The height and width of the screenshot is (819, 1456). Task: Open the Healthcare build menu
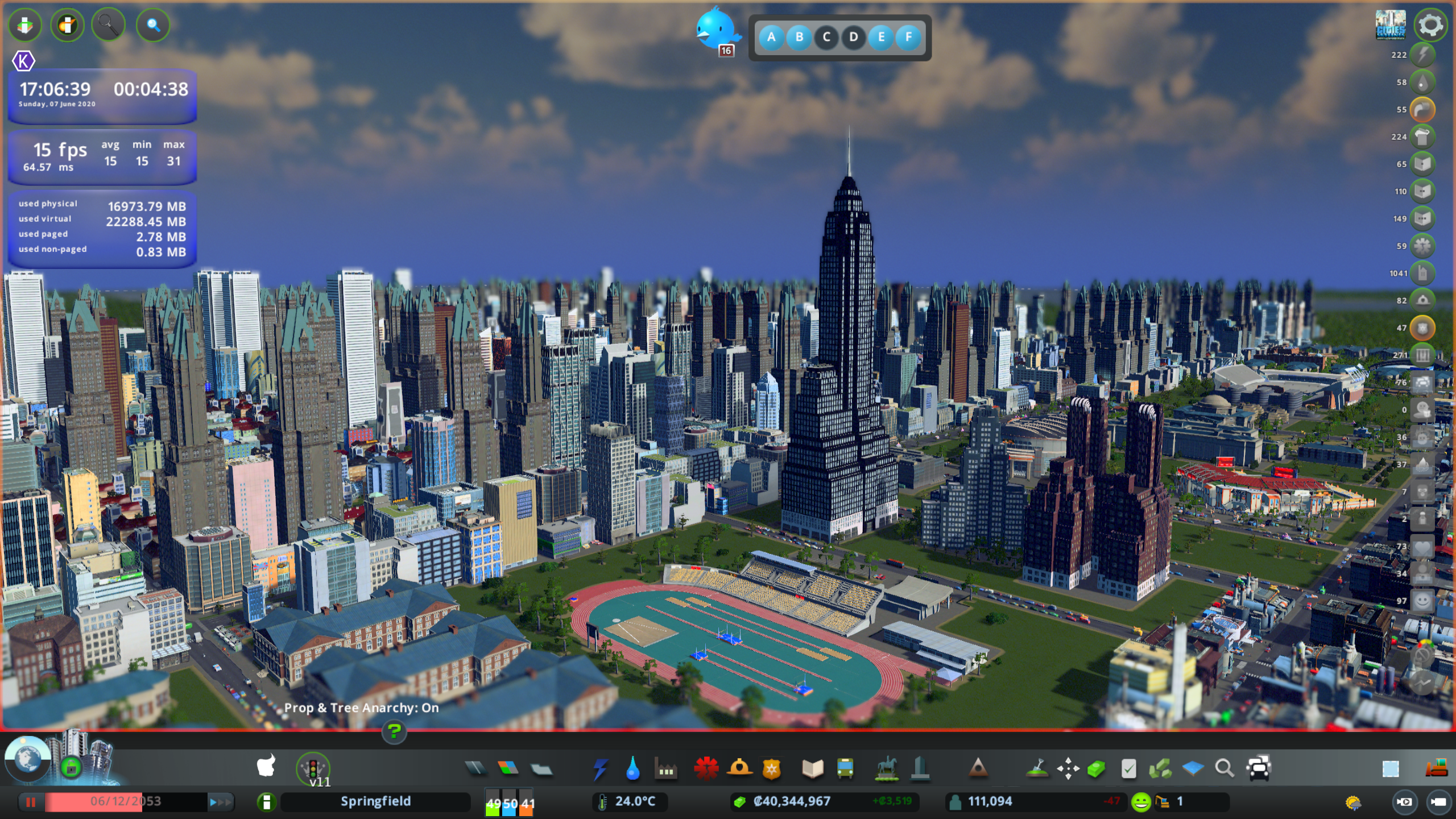point(706,769)
